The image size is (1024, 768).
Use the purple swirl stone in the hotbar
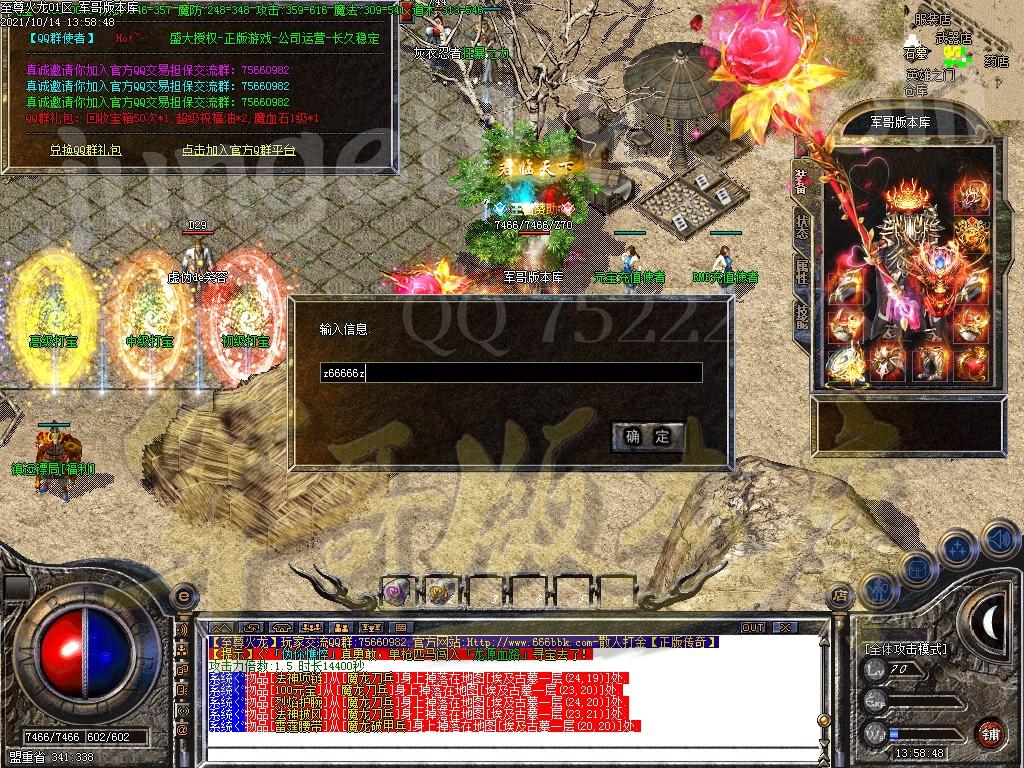point(396,591)
